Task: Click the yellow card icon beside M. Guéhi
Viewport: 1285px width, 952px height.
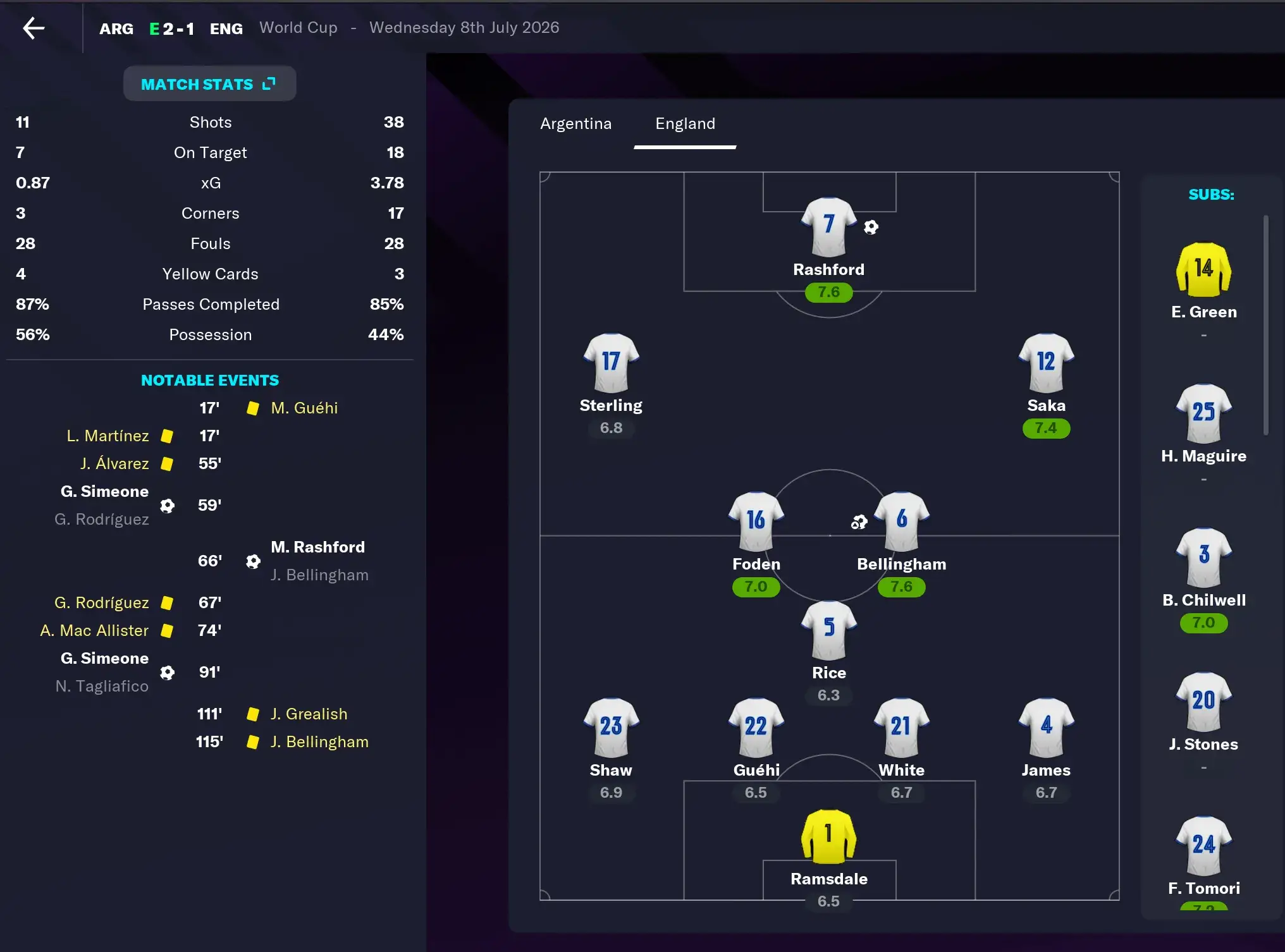Action: [x=252, y=408]
